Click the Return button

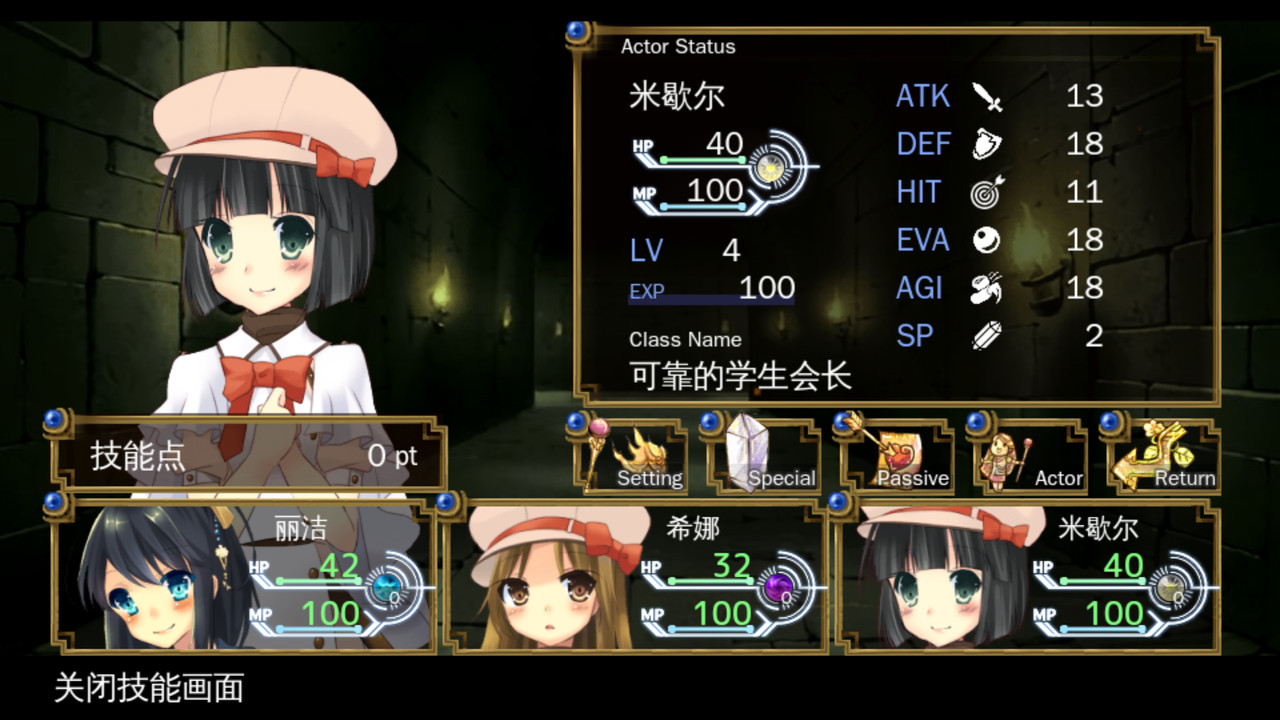point(1167,456)
